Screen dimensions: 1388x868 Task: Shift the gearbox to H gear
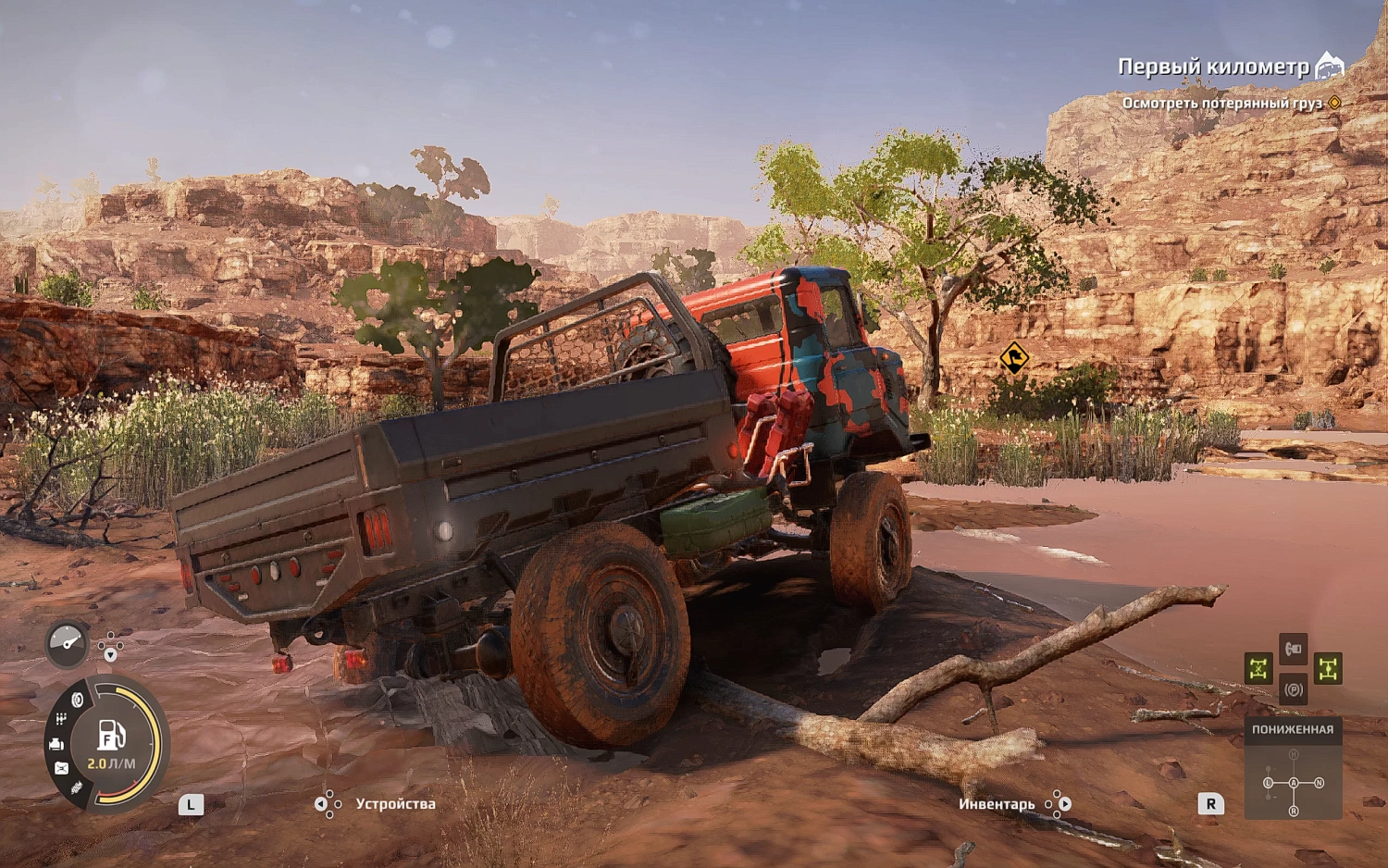tap(1294, 755)
